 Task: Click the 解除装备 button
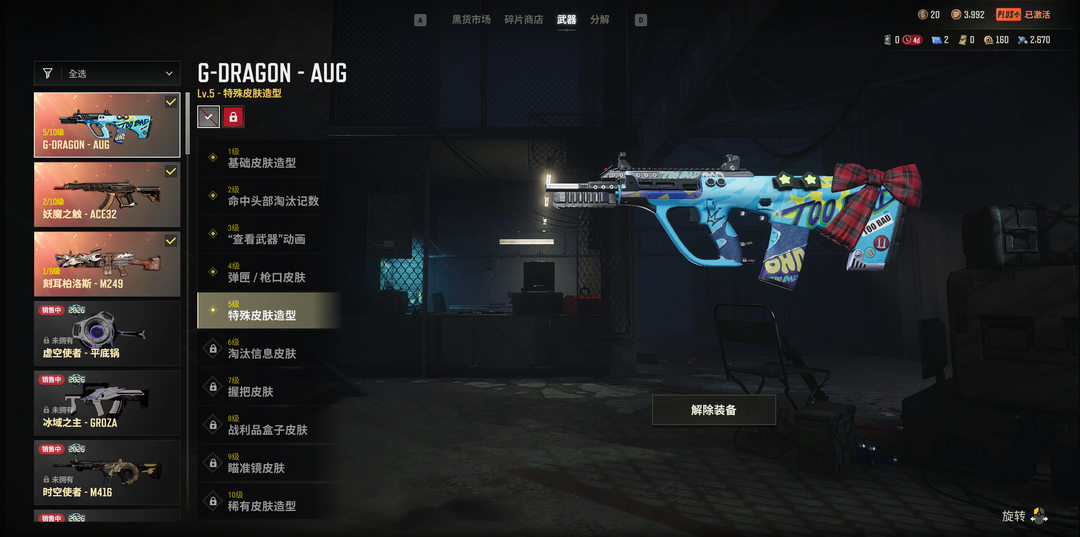713,410
